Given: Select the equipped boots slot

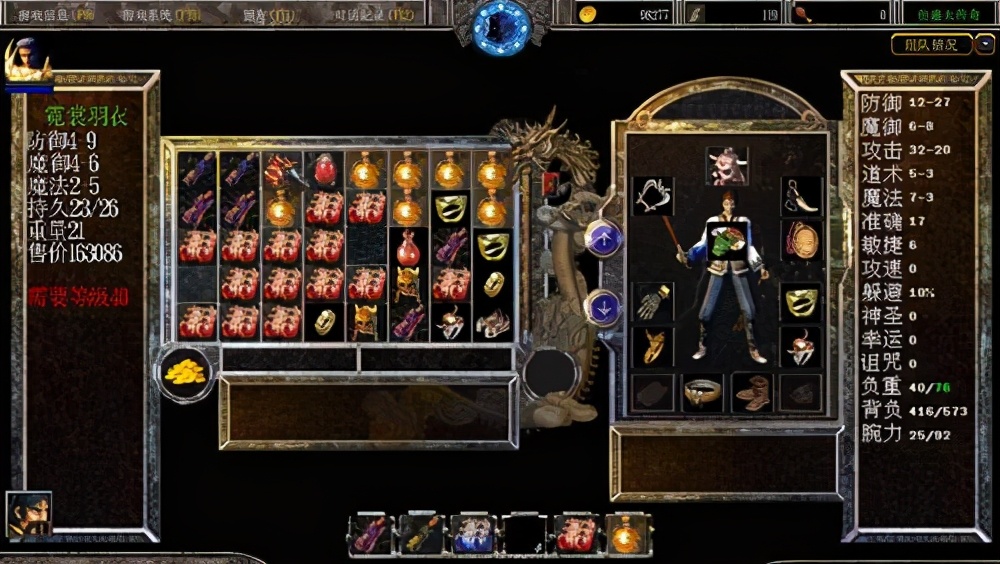Looking at the screenshot, I should click(752, 392).
